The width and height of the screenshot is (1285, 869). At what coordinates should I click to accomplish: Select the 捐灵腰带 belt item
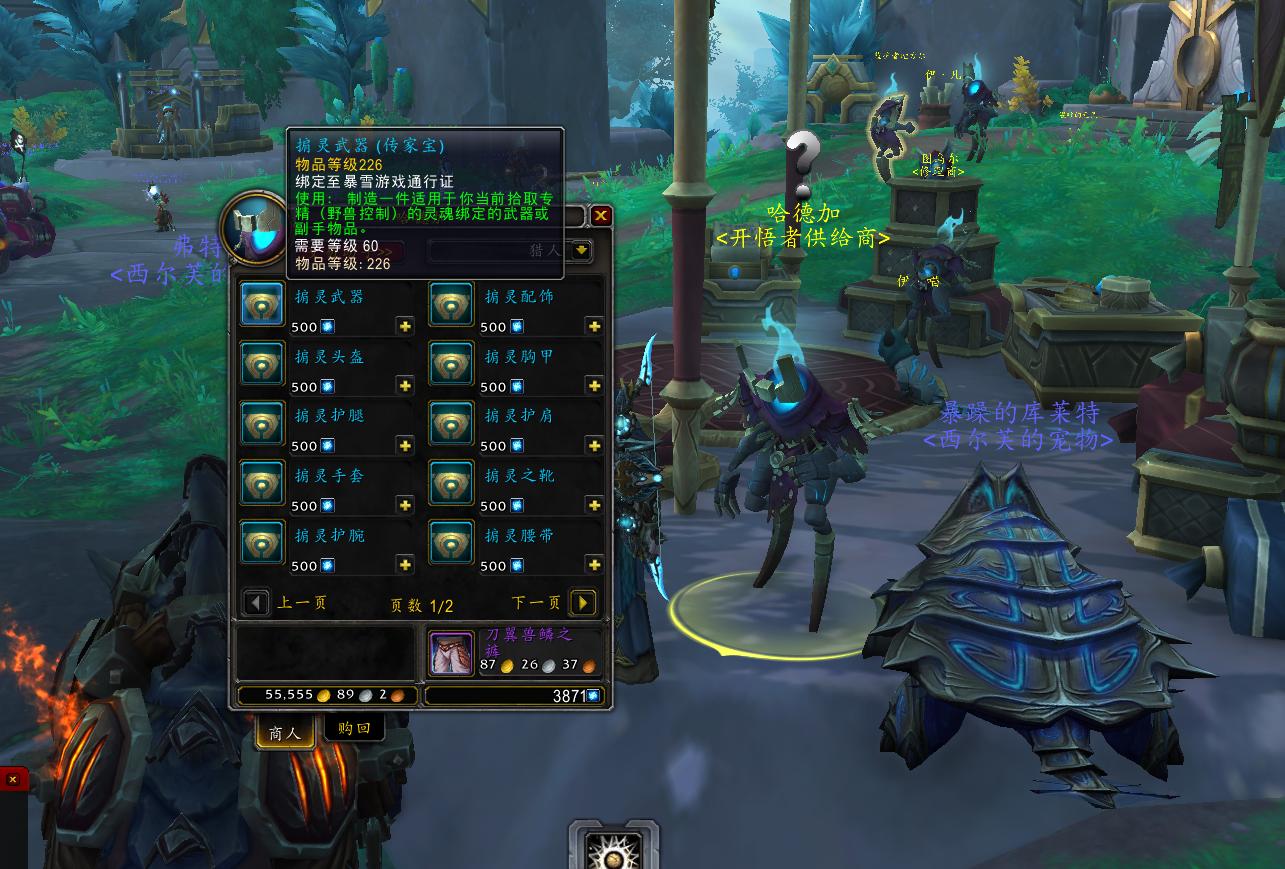point(451,543)
